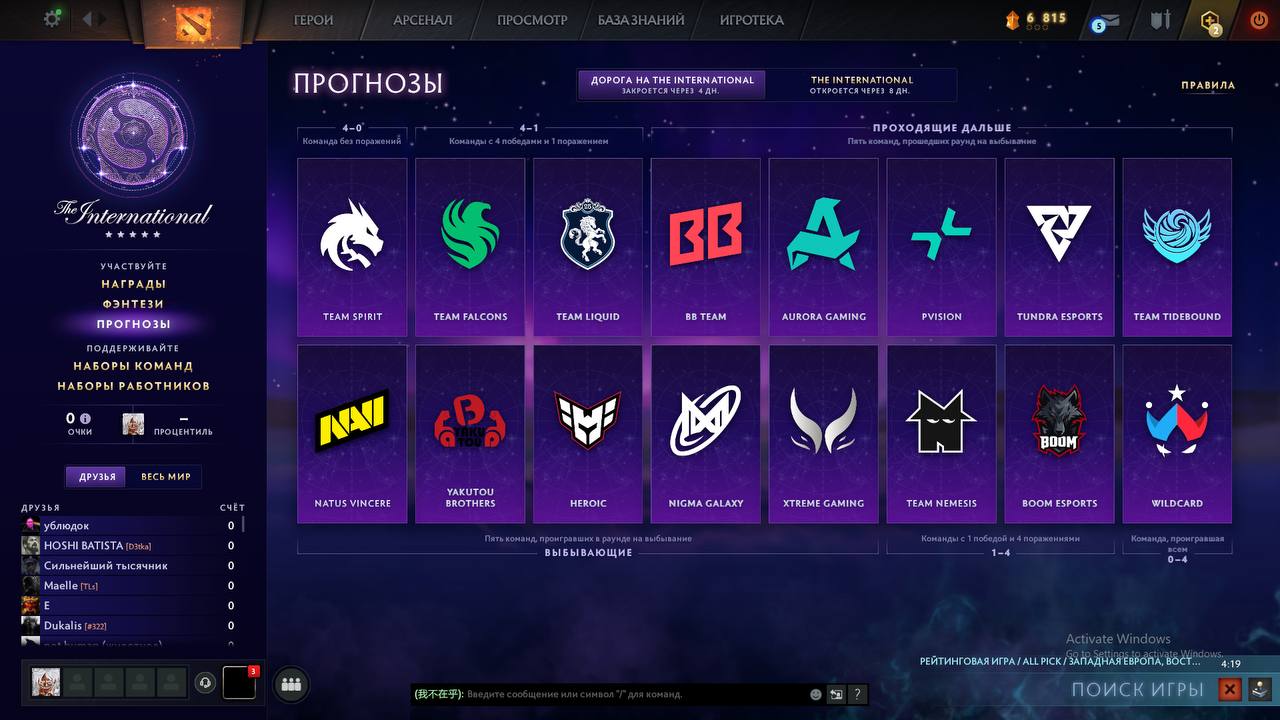Image resolution: width=1280 pixels, height=720 pixels.
Task: Open the АРСЕНАЛ menu
Action: pos(424,19)
